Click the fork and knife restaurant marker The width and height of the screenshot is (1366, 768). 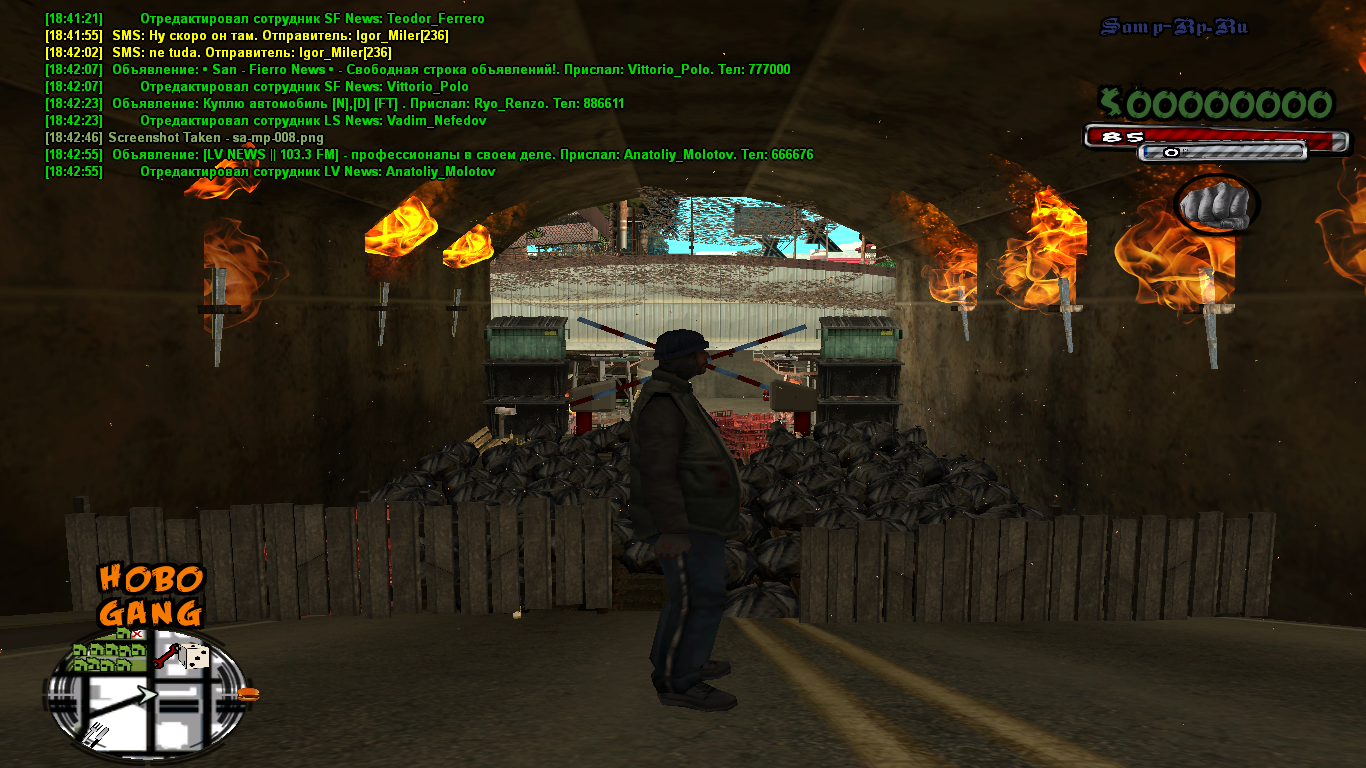(x=97, y=733)
